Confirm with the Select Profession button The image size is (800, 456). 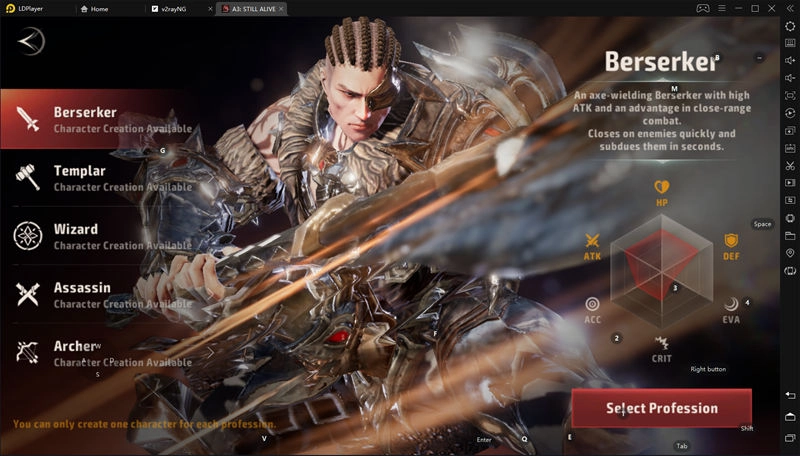(x=661, y=408)
